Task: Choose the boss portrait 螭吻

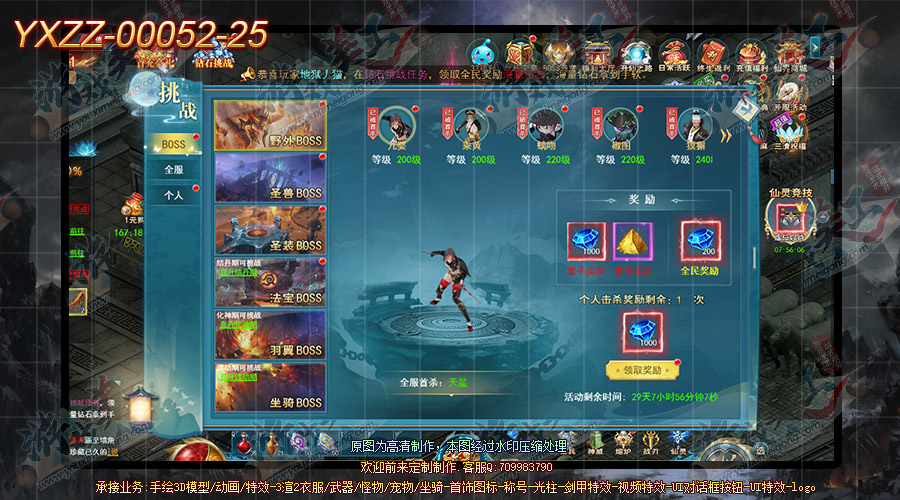Action: coord(544,127)
